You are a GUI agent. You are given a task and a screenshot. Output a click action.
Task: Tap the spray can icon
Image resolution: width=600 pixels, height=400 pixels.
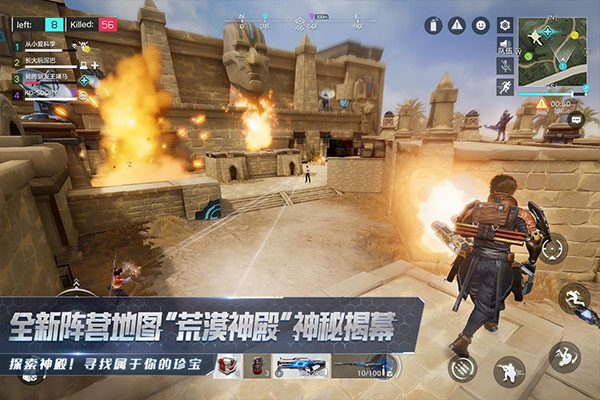tap(433, 25)
